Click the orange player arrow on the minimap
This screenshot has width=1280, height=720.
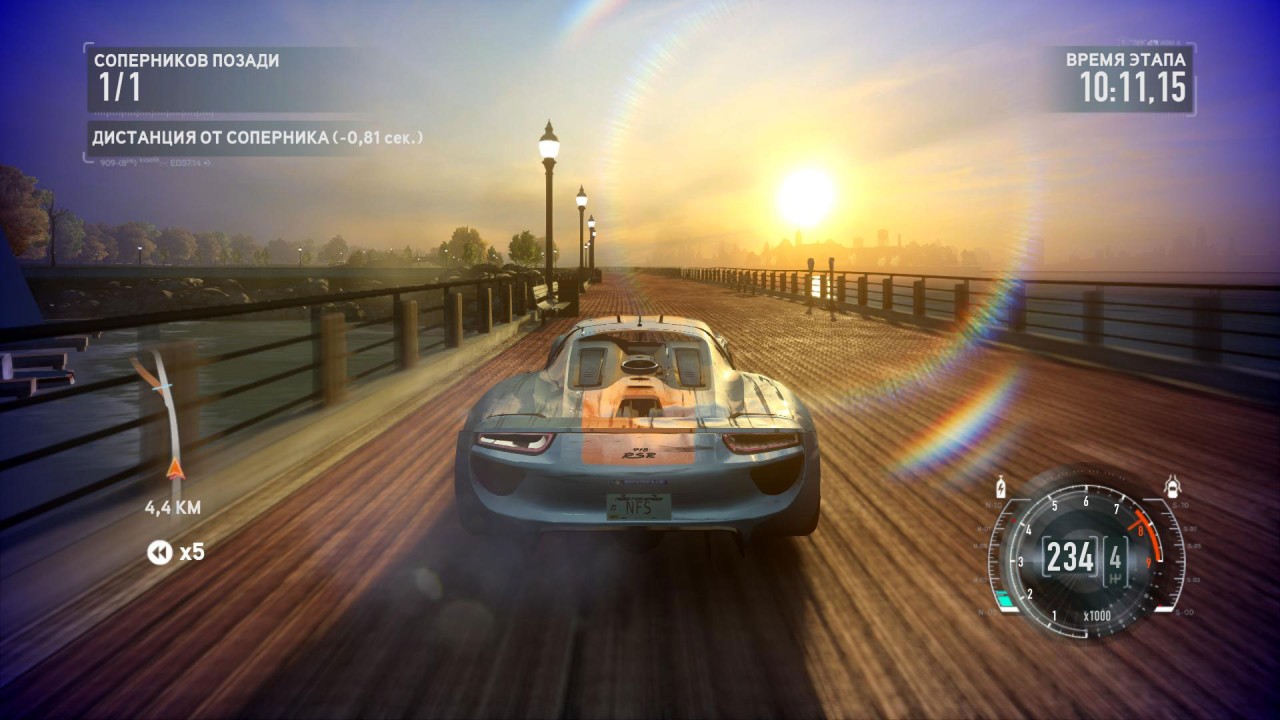[176, 468]
